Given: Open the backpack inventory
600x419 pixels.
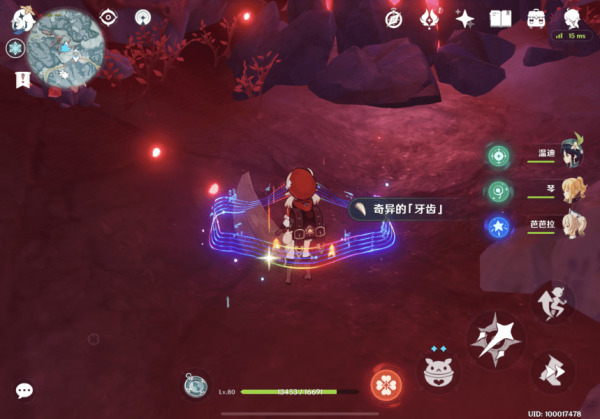Looking at the screenshot, I should pyautogui.click(x=536, y=18).
